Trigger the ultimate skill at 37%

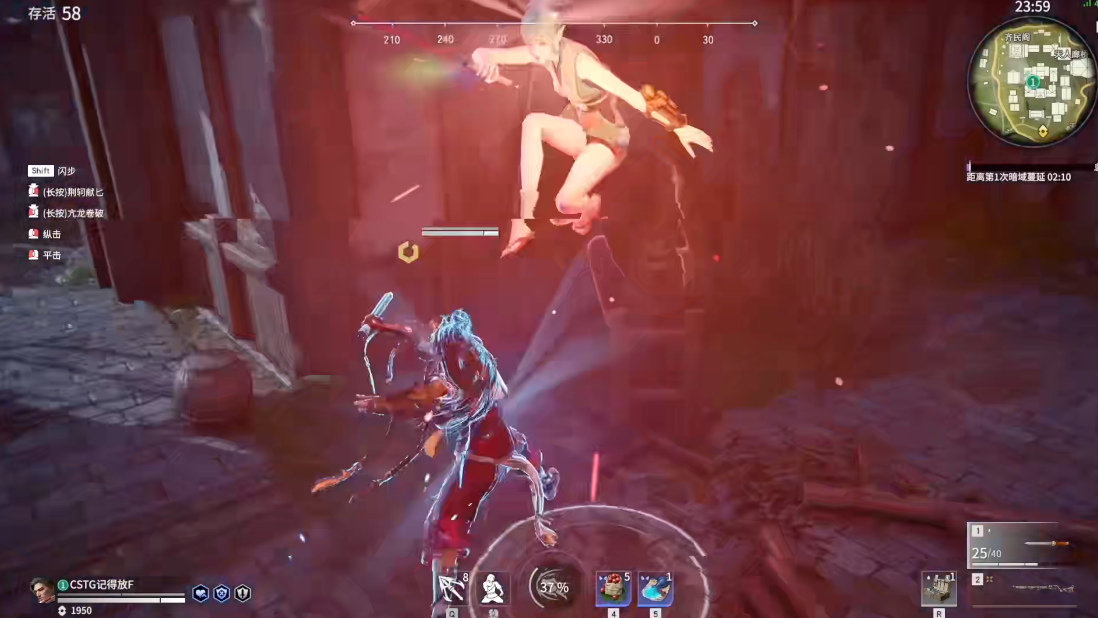point(553,587)
